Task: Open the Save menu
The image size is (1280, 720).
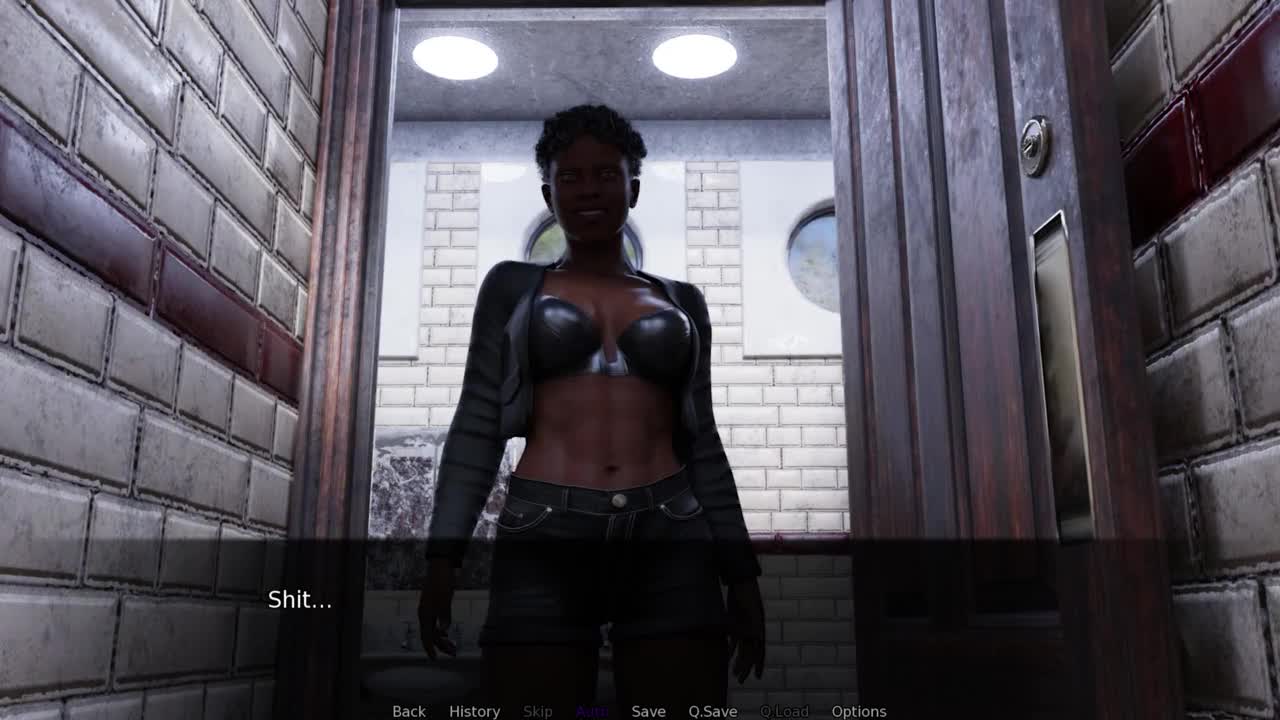Action: pyautogui.click(x=648, y=711)
